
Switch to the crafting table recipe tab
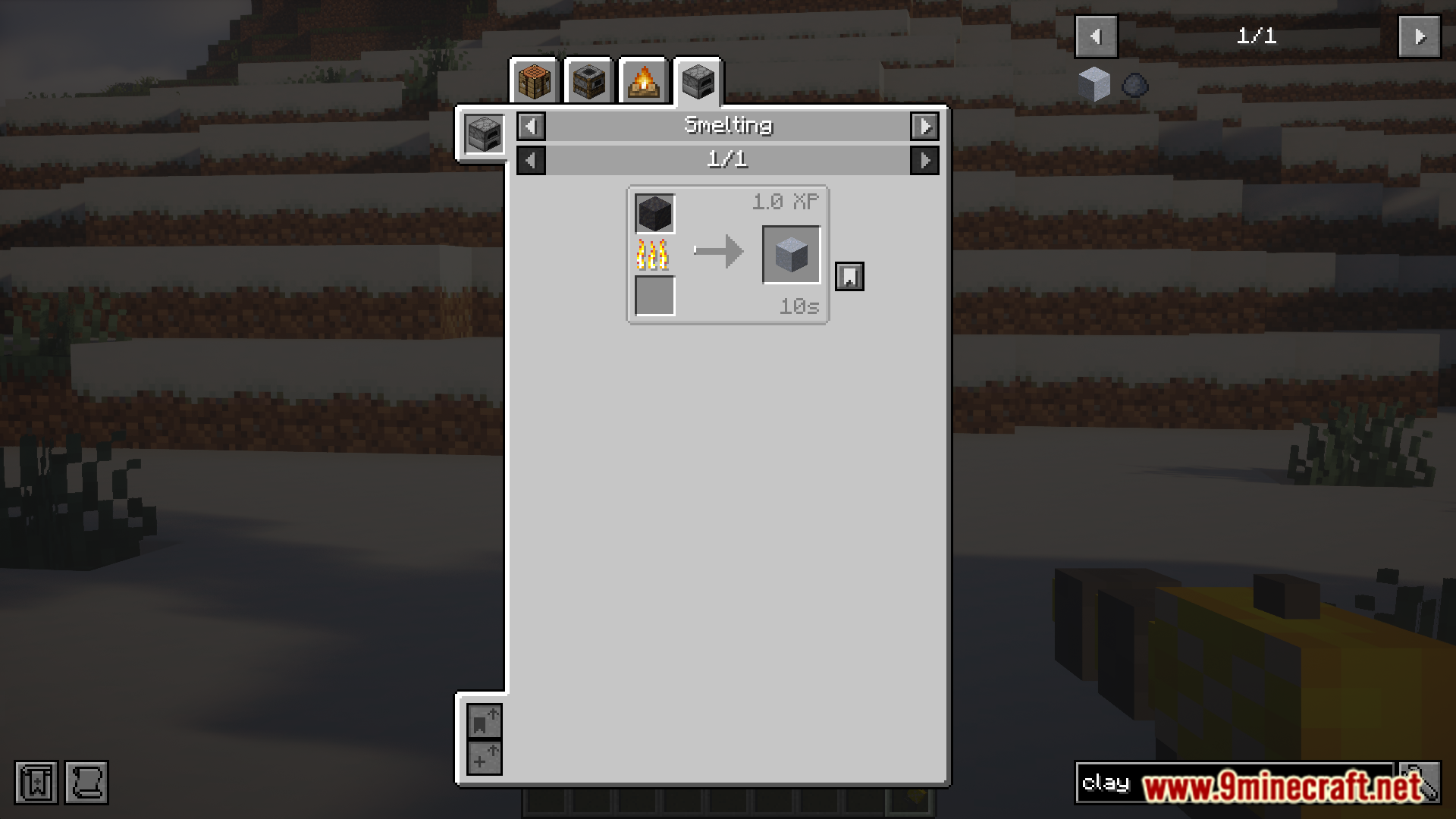(x=534, y=81)
